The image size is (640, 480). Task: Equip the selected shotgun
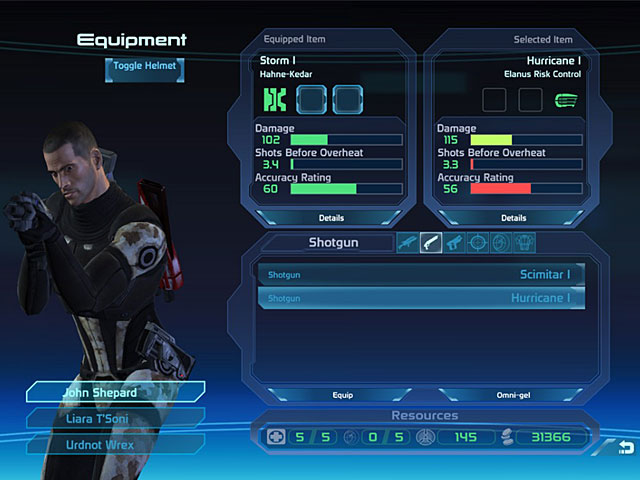(343, 395)
